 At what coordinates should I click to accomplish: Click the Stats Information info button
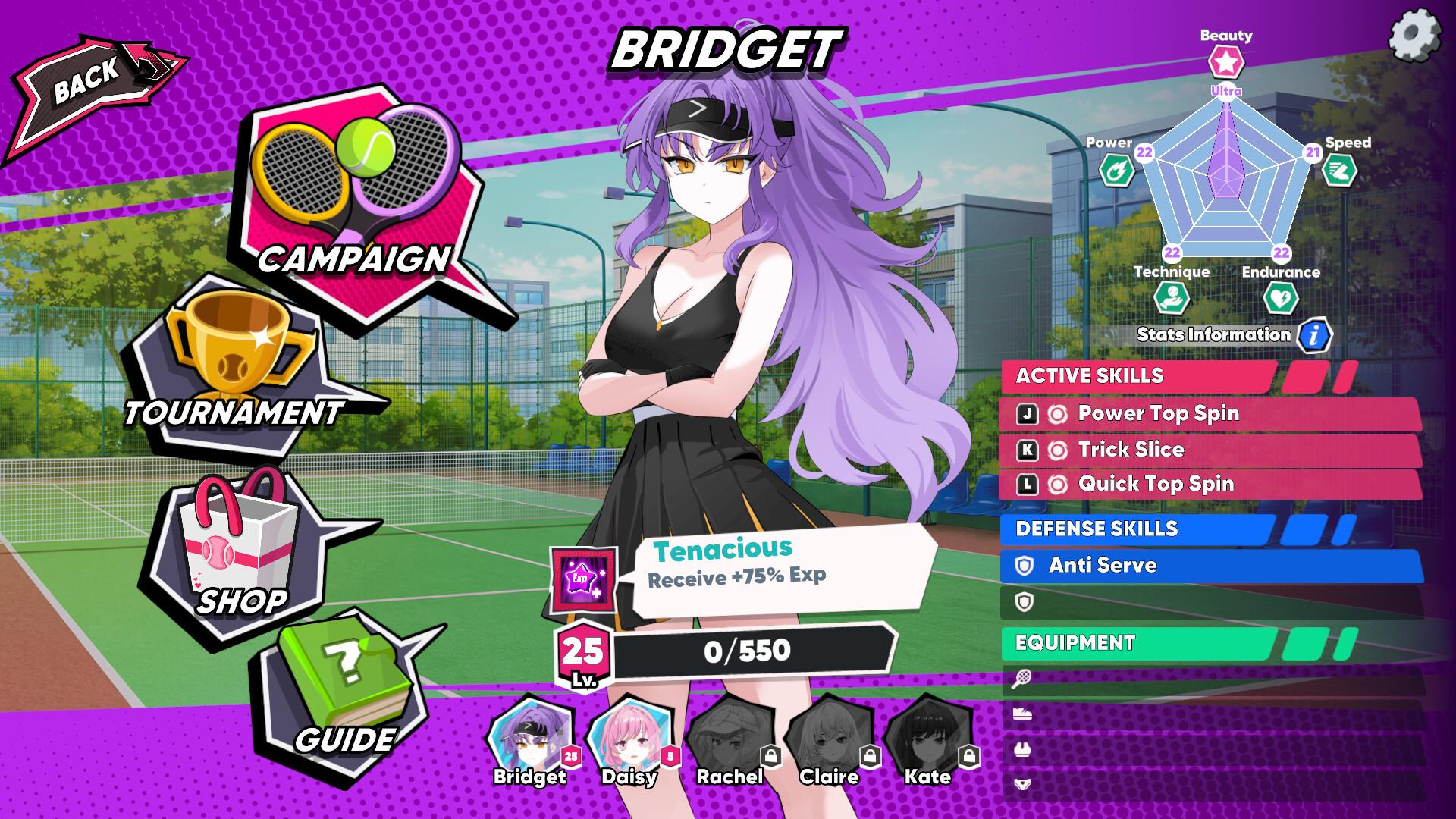point(1313,334)
